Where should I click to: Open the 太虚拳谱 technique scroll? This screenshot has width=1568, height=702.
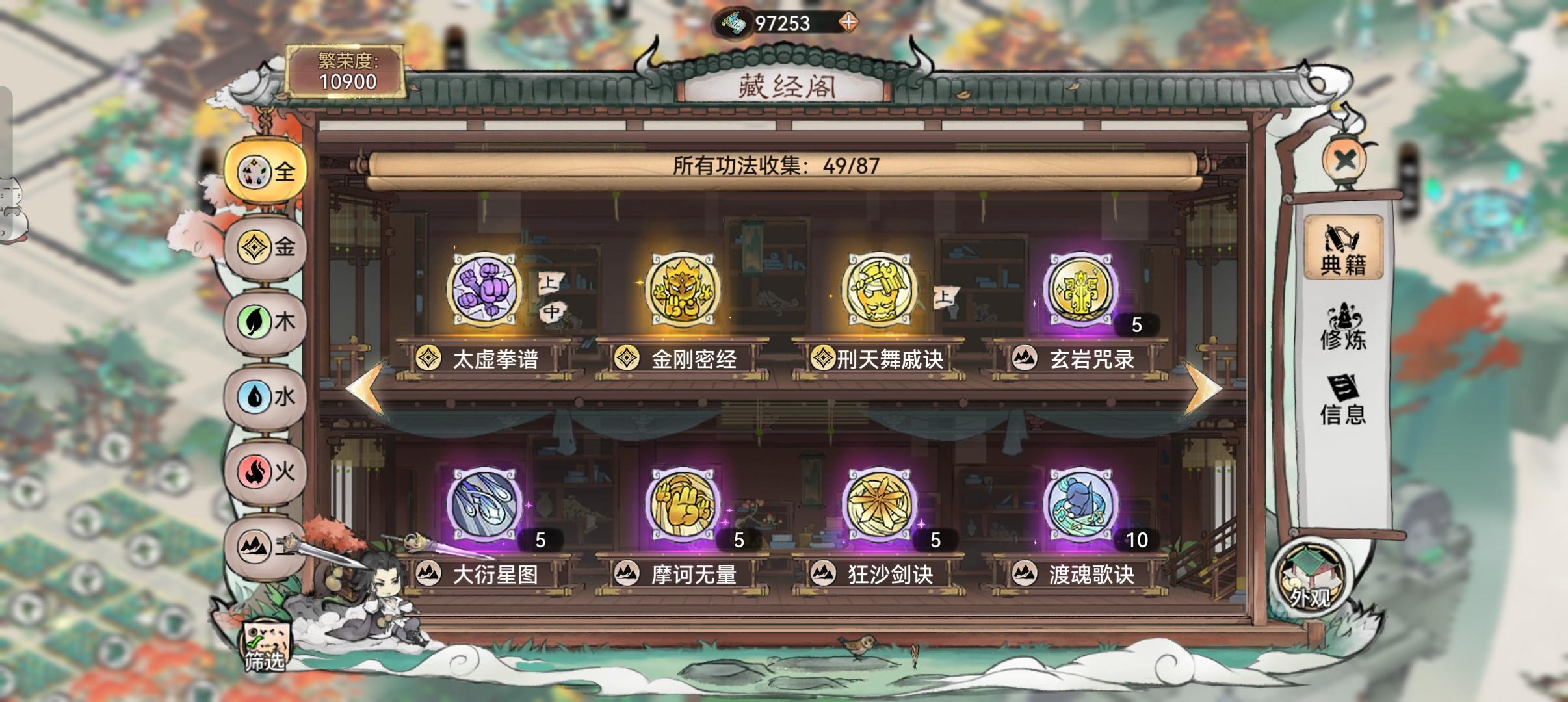(x=484, y=291)
